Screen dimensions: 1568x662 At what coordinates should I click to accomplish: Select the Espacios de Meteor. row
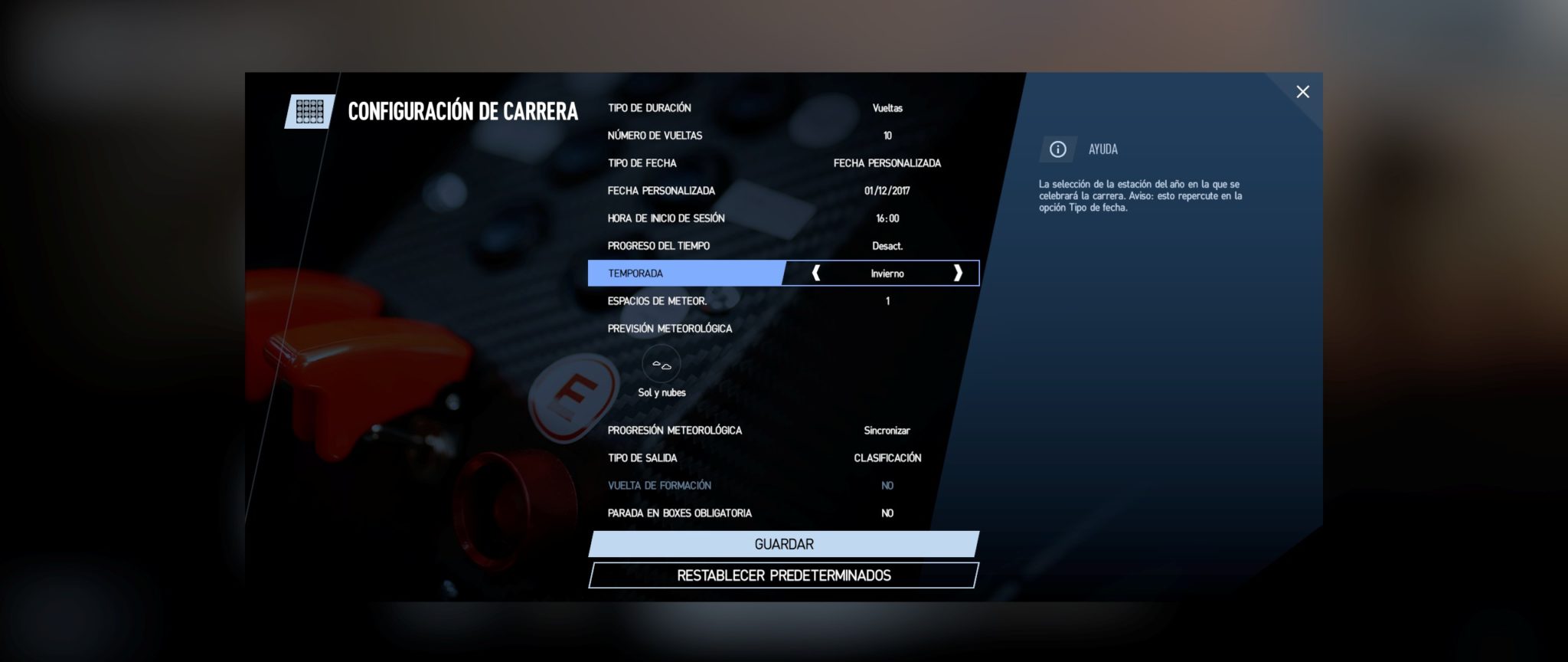[782, 301]
